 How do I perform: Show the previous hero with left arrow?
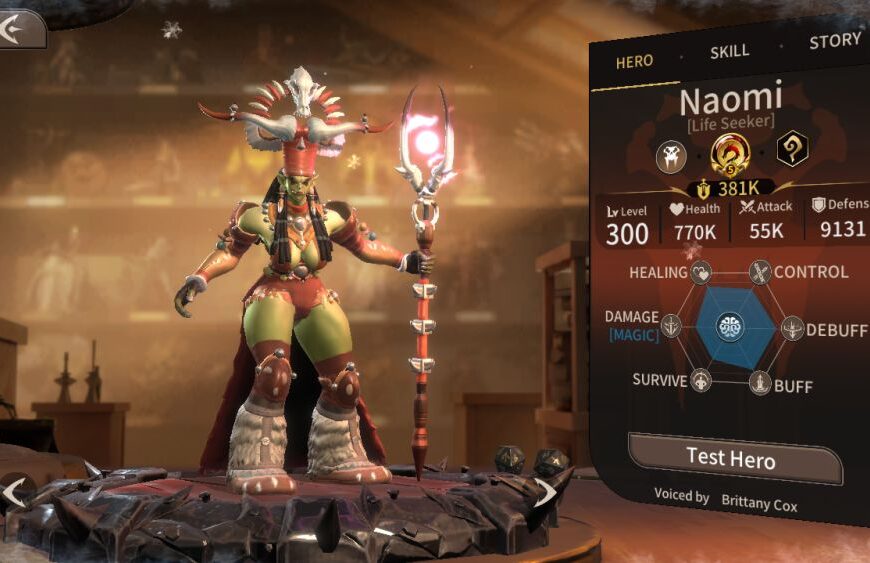point(14,492)
